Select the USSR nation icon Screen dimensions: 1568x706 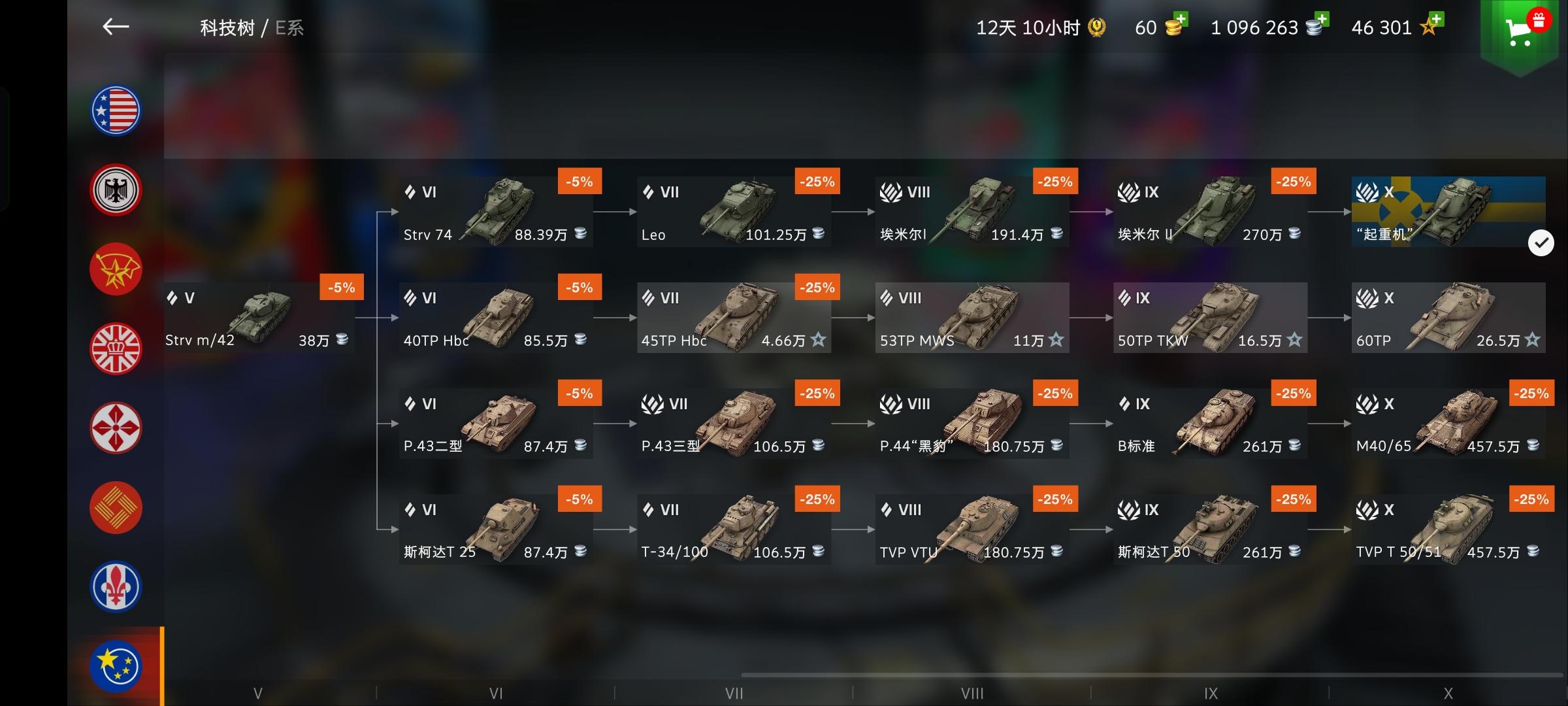point(115,269)
